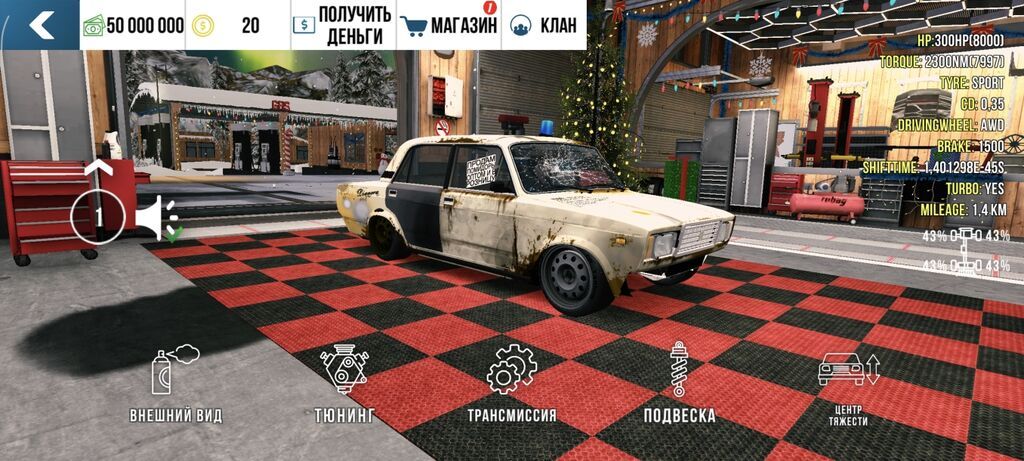Select the Тюнинг engine tuning option

[x=344, y=384]
